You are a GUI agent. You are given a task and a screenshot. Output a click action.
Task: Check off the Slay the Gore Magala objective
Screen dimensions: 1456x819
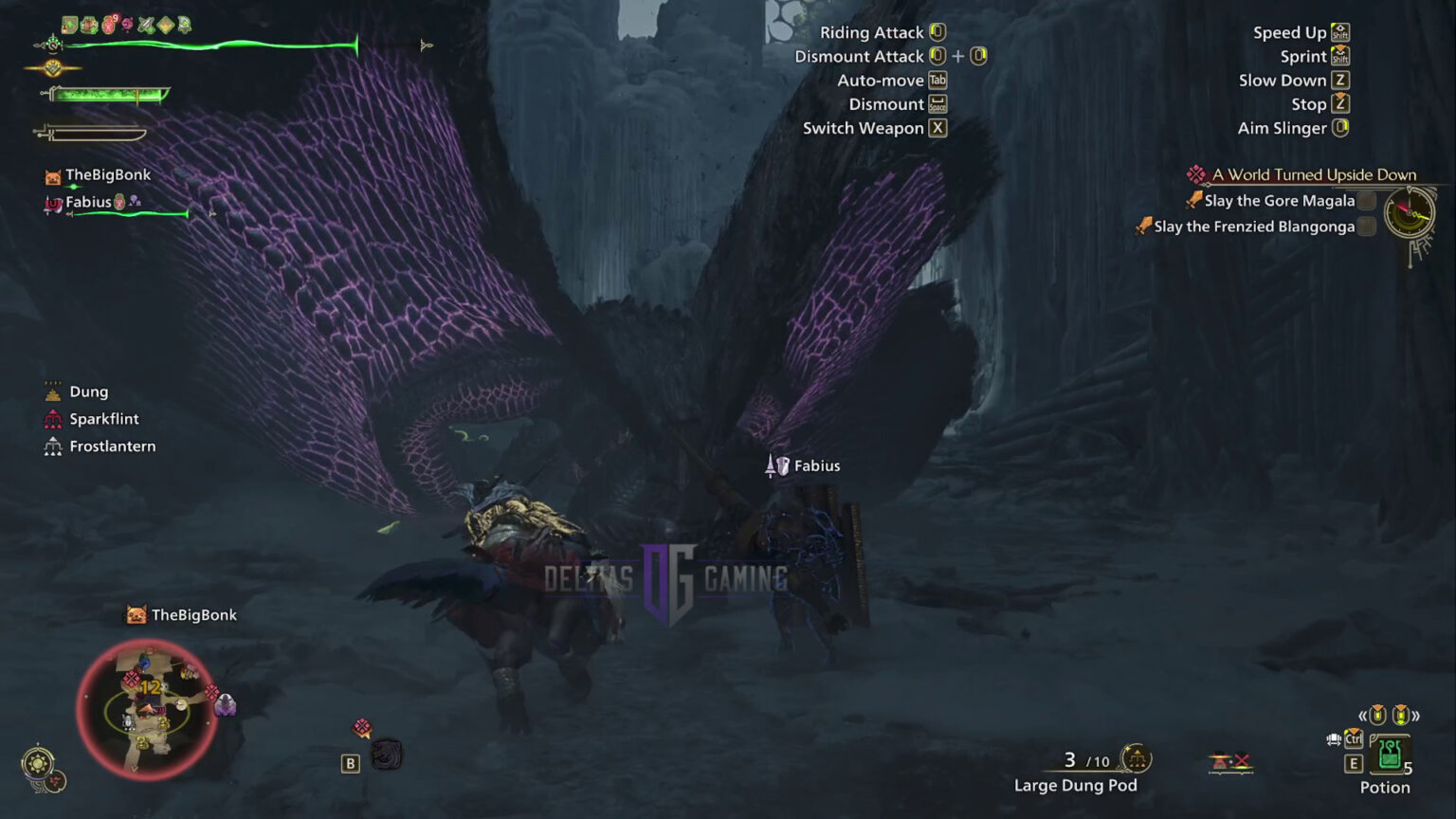point(1365,200)
